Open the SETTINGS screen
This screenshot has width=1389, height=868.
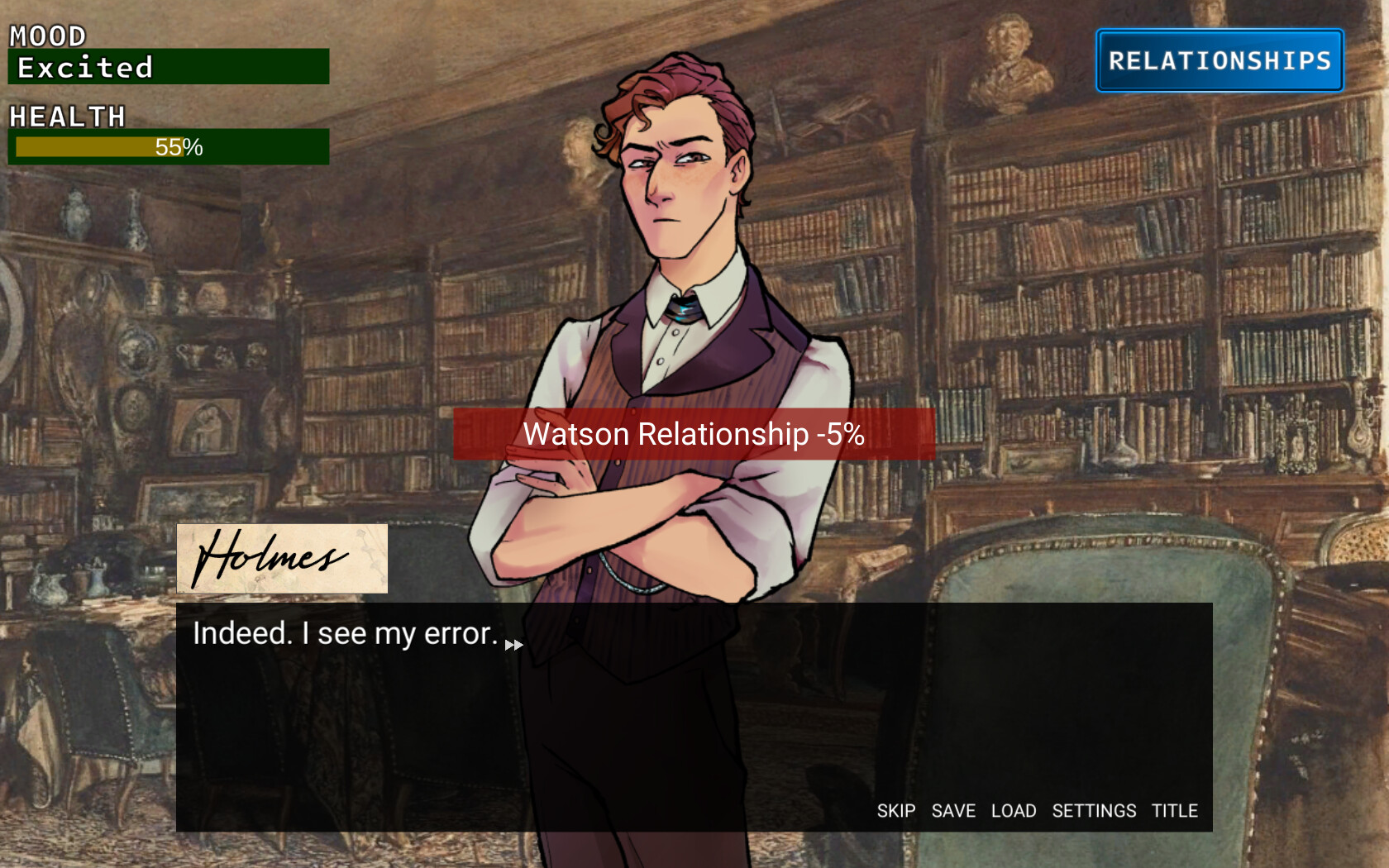point(1095,811)
